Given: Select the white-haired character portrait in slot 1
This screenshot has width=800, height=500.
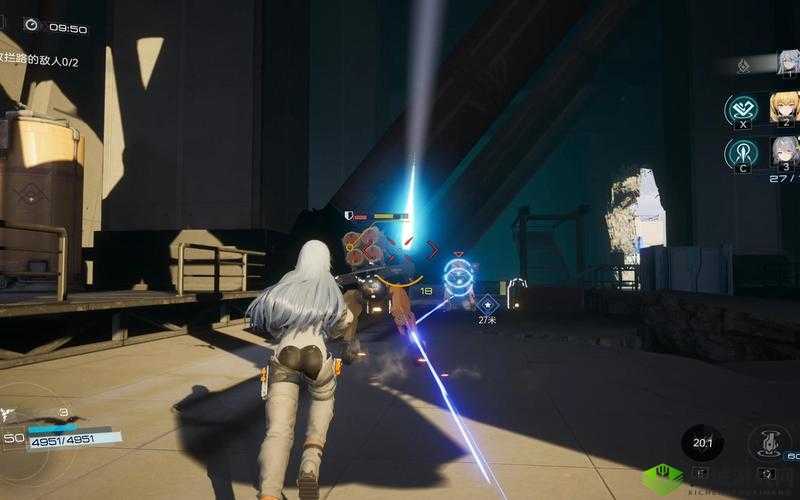Looking at the screenshot, I should 785,63.
